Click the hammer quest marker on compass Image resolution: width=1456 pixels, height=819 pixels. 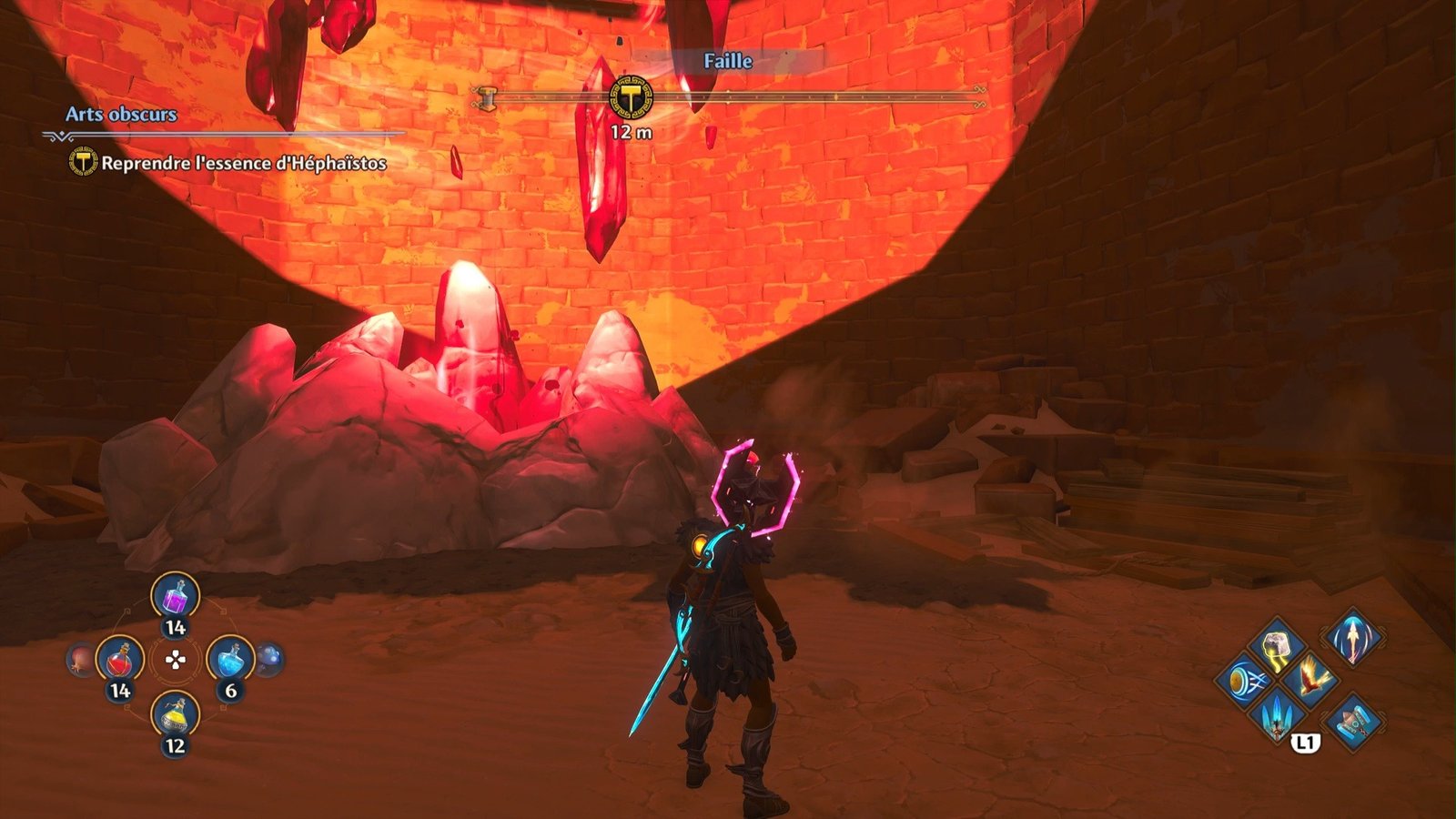[x=631, y=97]
